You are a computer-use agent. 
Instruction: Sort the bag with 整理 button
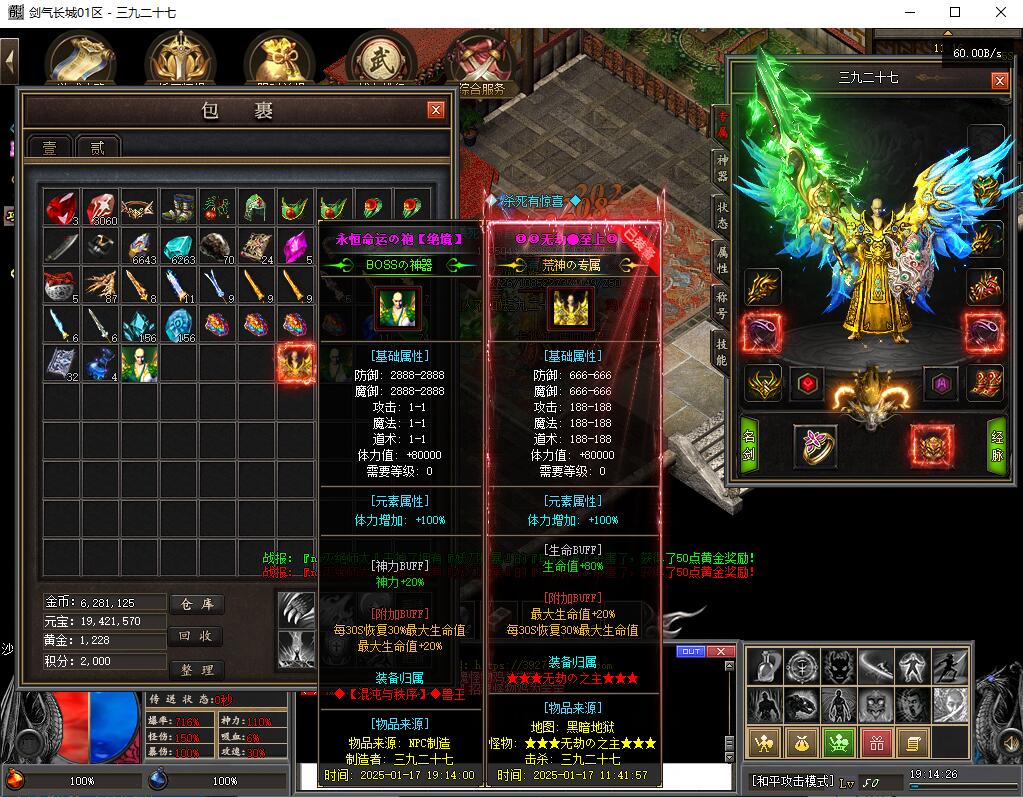195,669
